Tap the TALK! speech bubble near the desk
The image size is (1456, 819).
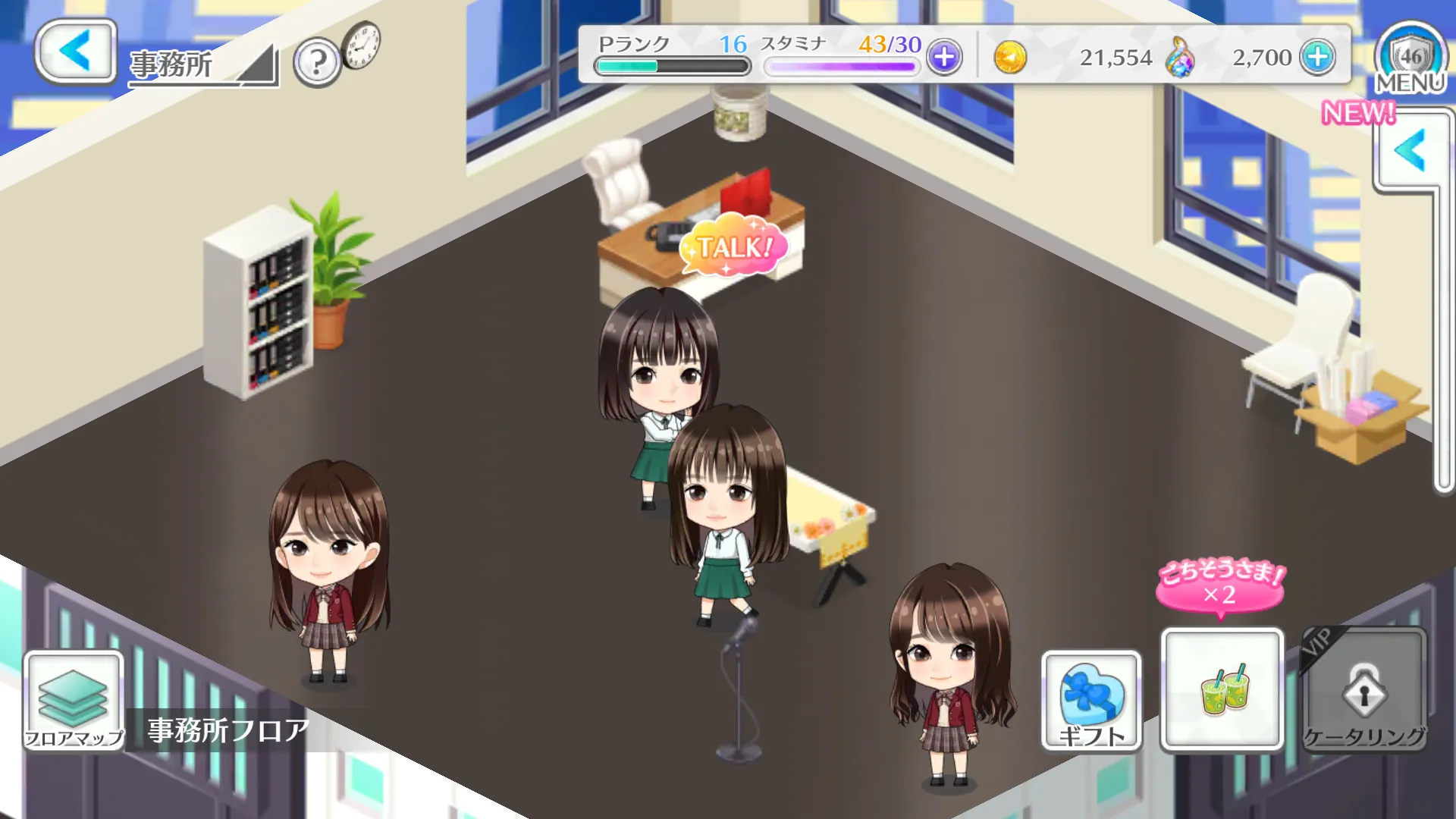click(x=734, y=246)
